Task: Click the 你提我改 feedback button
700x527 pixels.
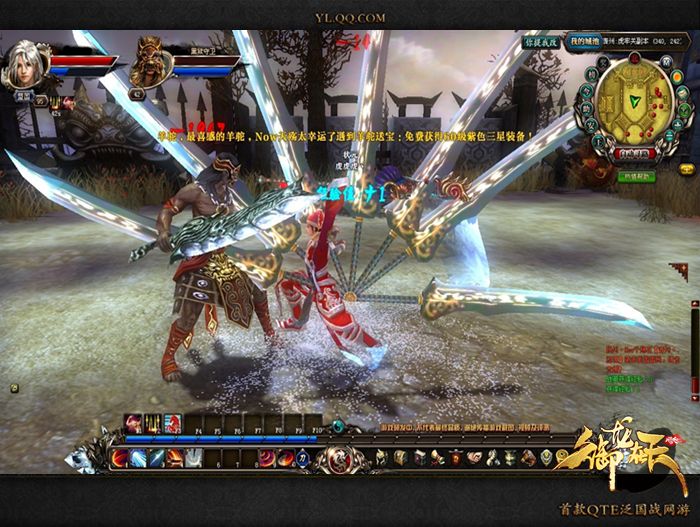Action: click(541, 42)
